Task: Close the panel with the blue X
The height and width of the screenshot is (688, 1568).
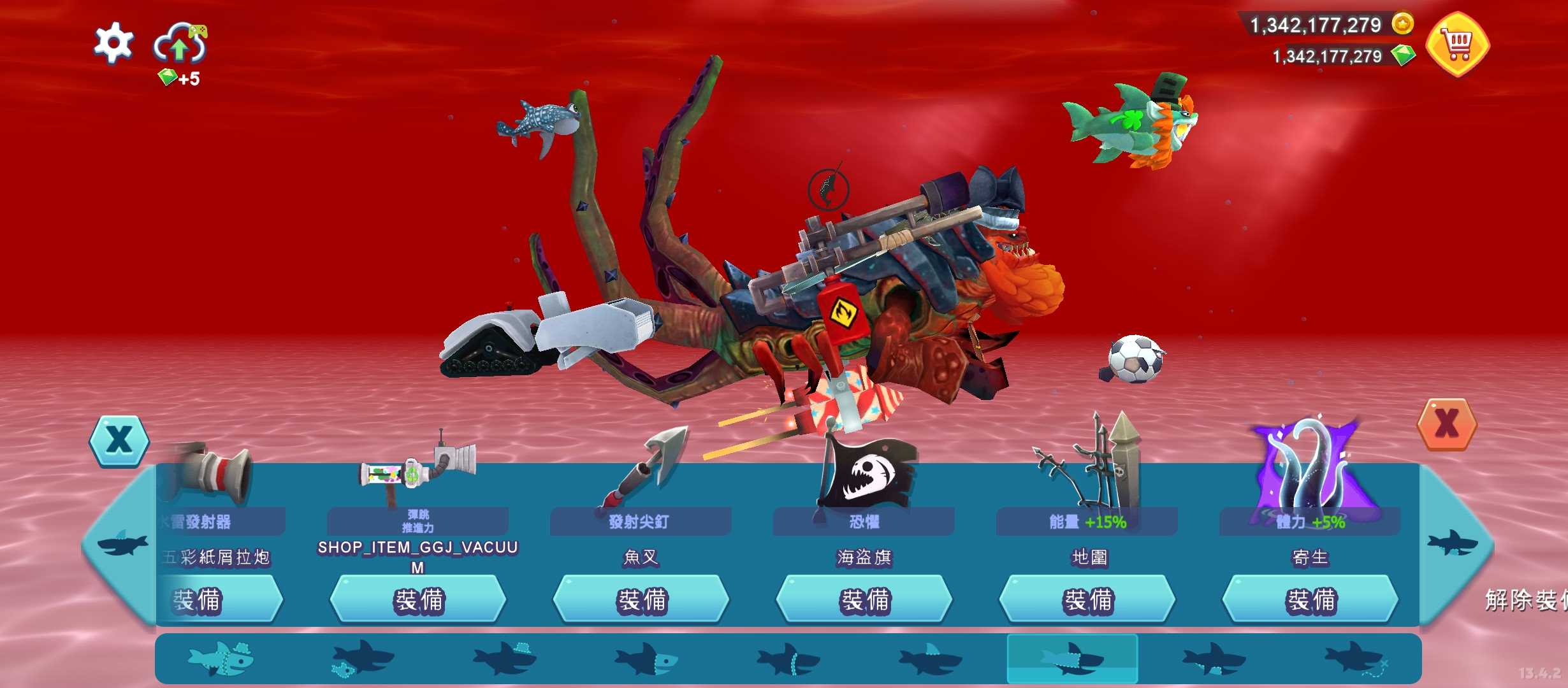Action: click(x=119, y=440)
